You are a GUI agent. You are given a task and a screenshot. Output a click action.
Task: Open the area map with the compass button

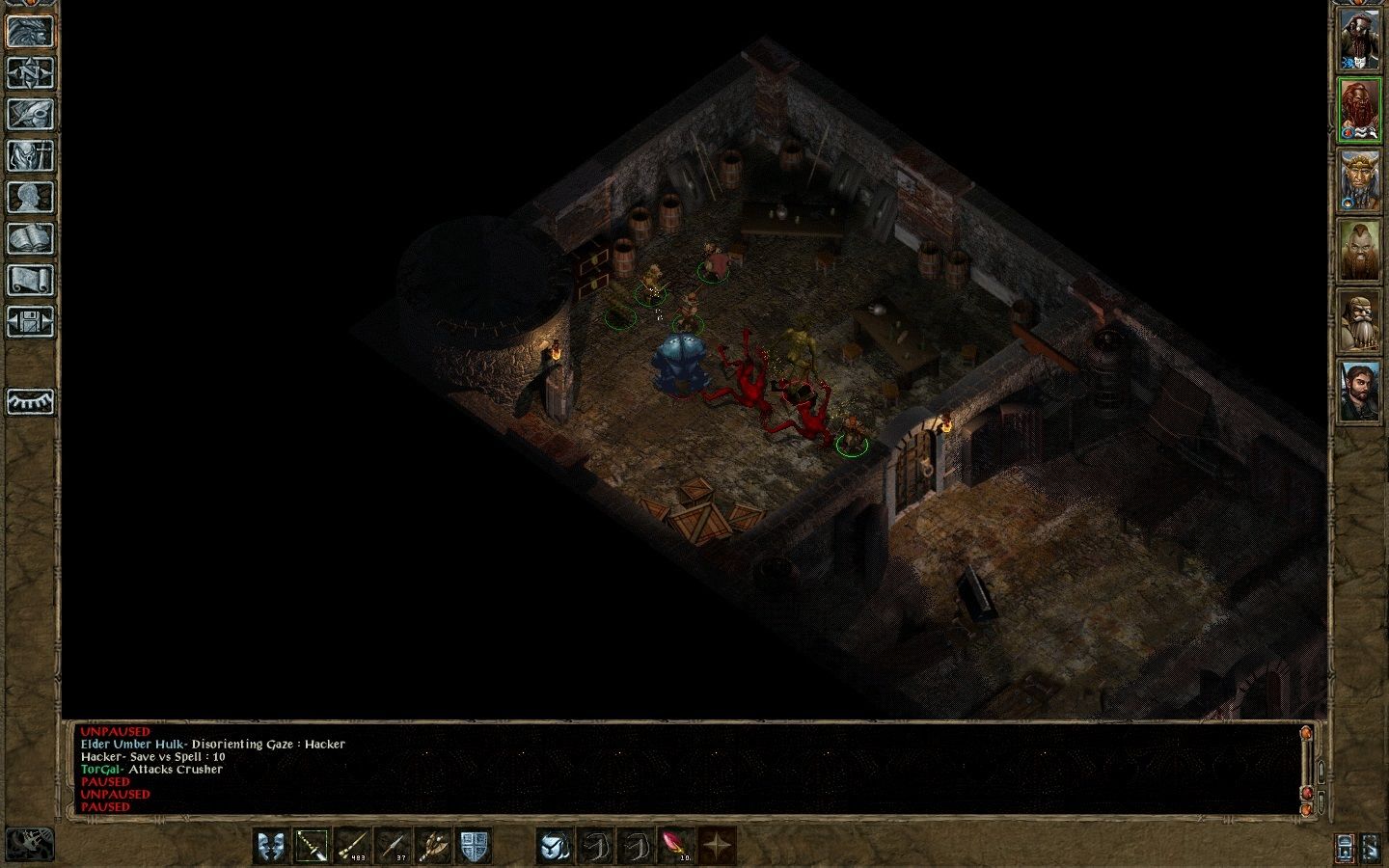(x=30, y=72)
